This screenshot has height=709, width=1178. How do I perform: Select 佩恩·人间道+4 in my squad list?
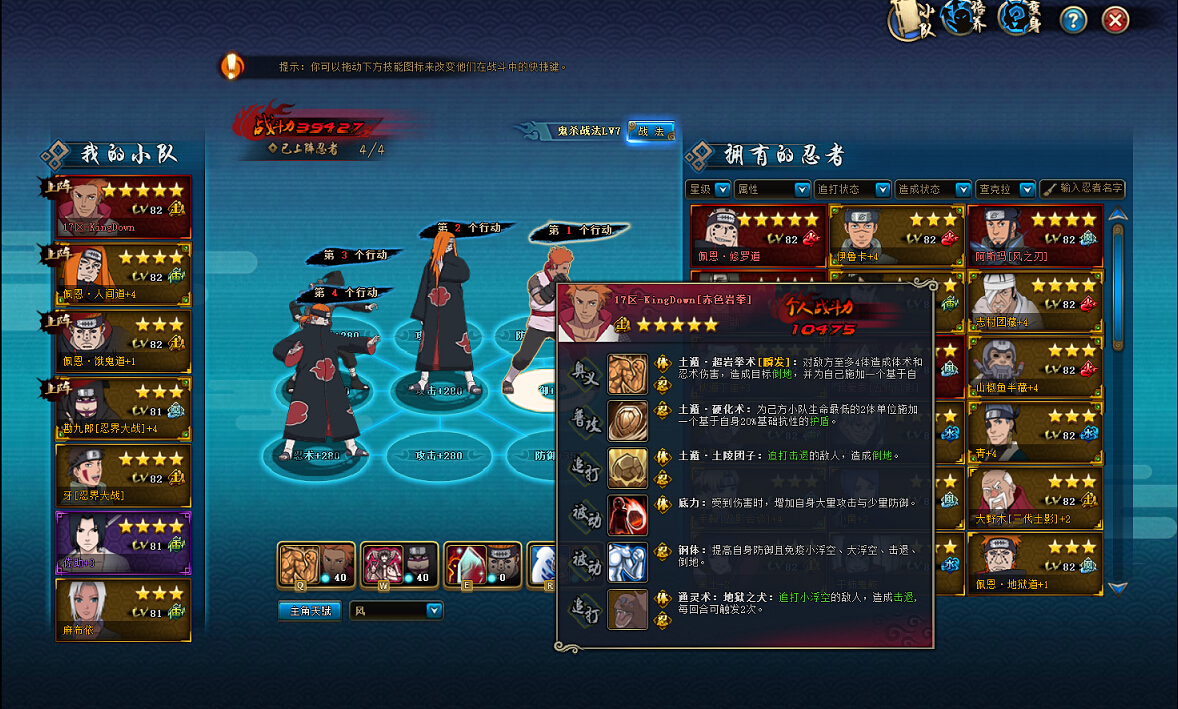point(124,273)
